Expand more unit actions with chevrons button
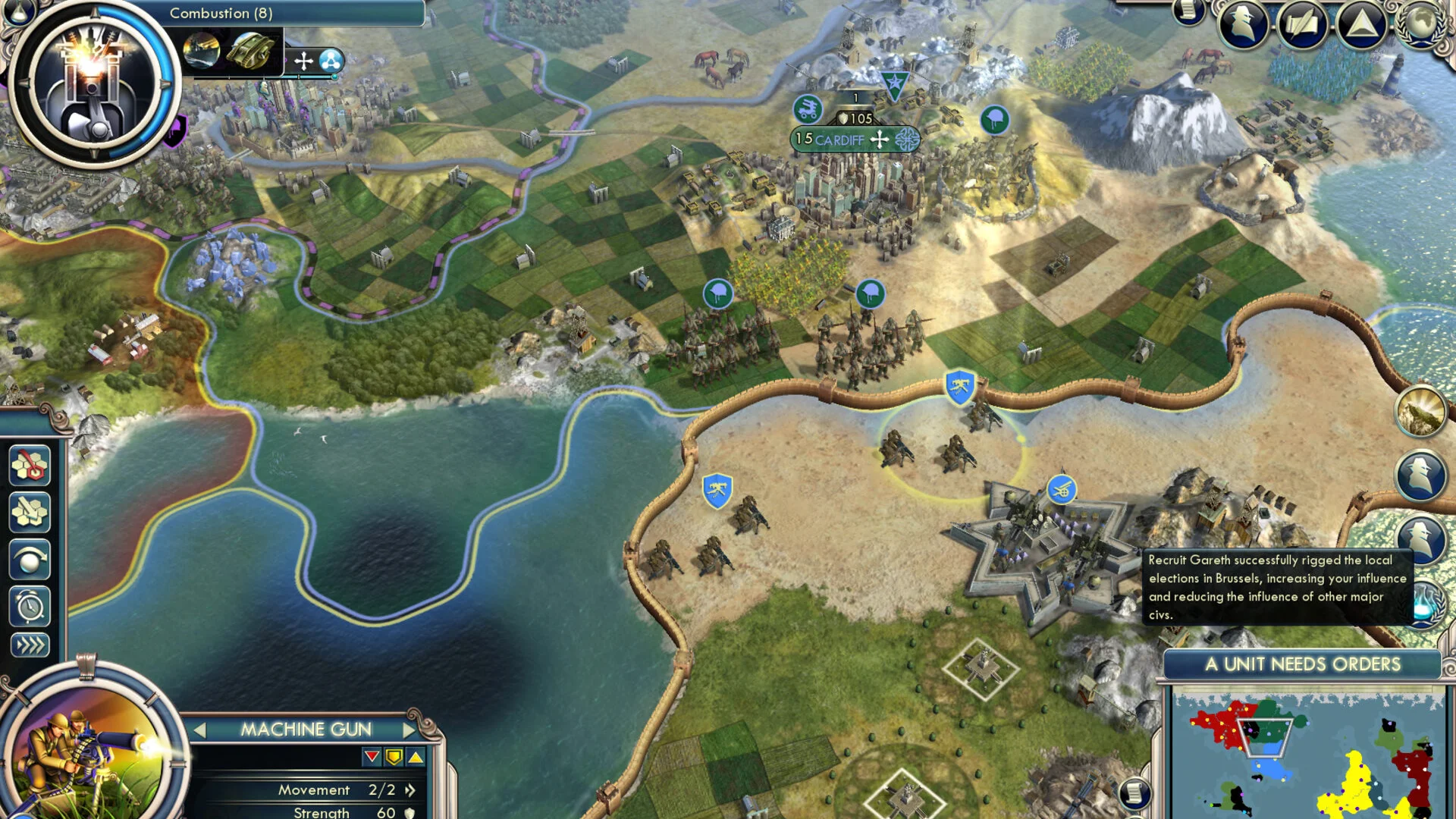This screenshot has width=1456, height=819. [x=30, y=645]
